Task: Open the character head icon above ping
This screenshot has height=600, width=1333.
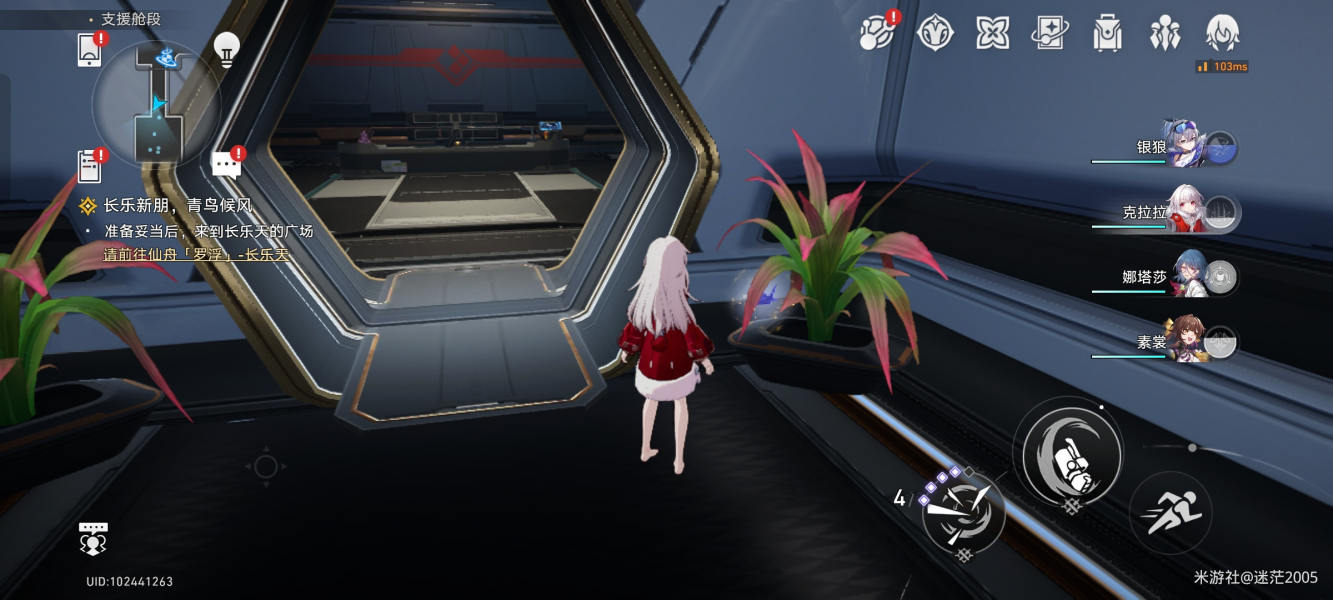Action: tap(1222, 33)
